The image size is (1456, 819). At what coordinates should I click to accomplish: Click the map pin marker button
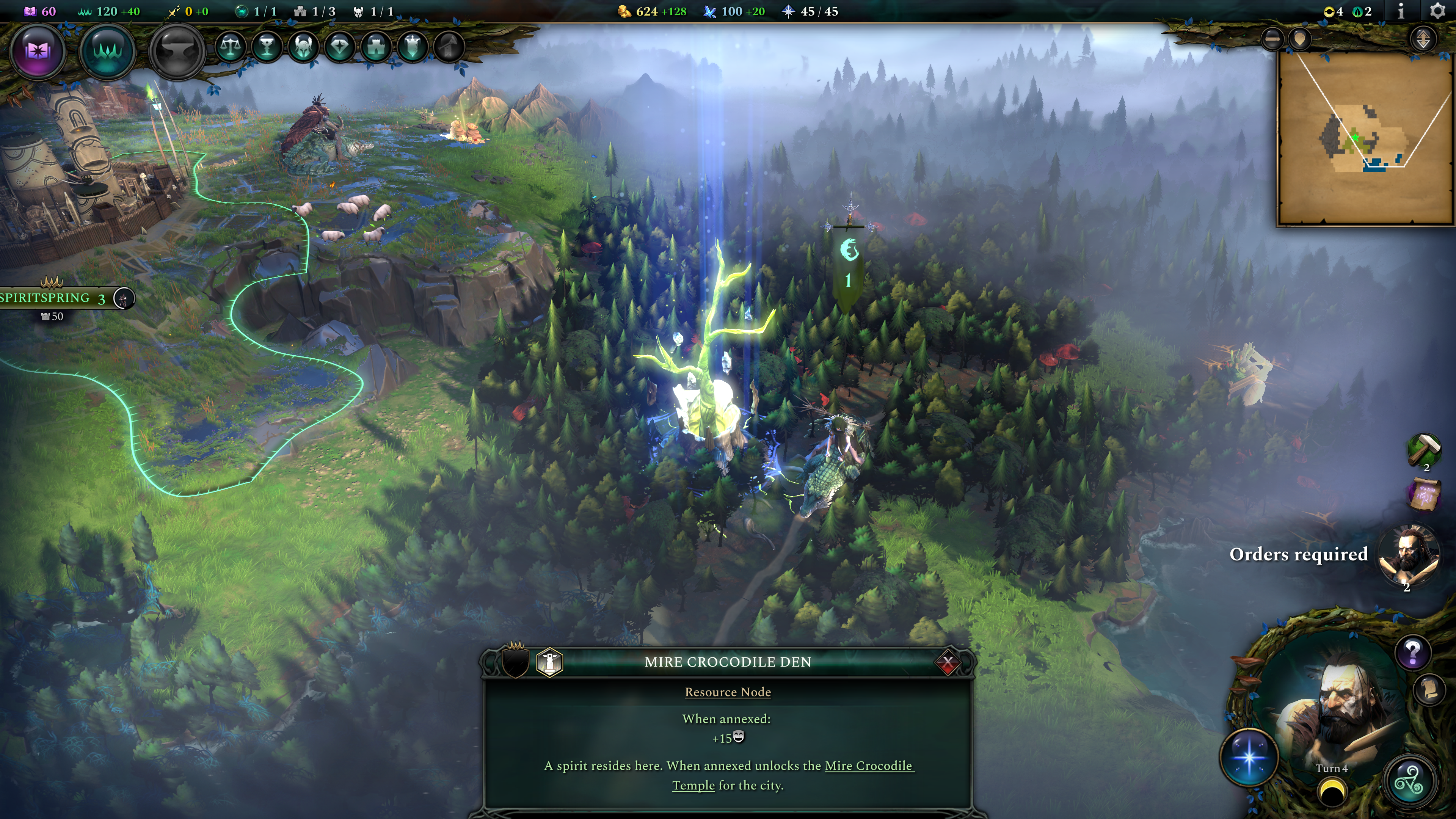(x=1300, y=39)
